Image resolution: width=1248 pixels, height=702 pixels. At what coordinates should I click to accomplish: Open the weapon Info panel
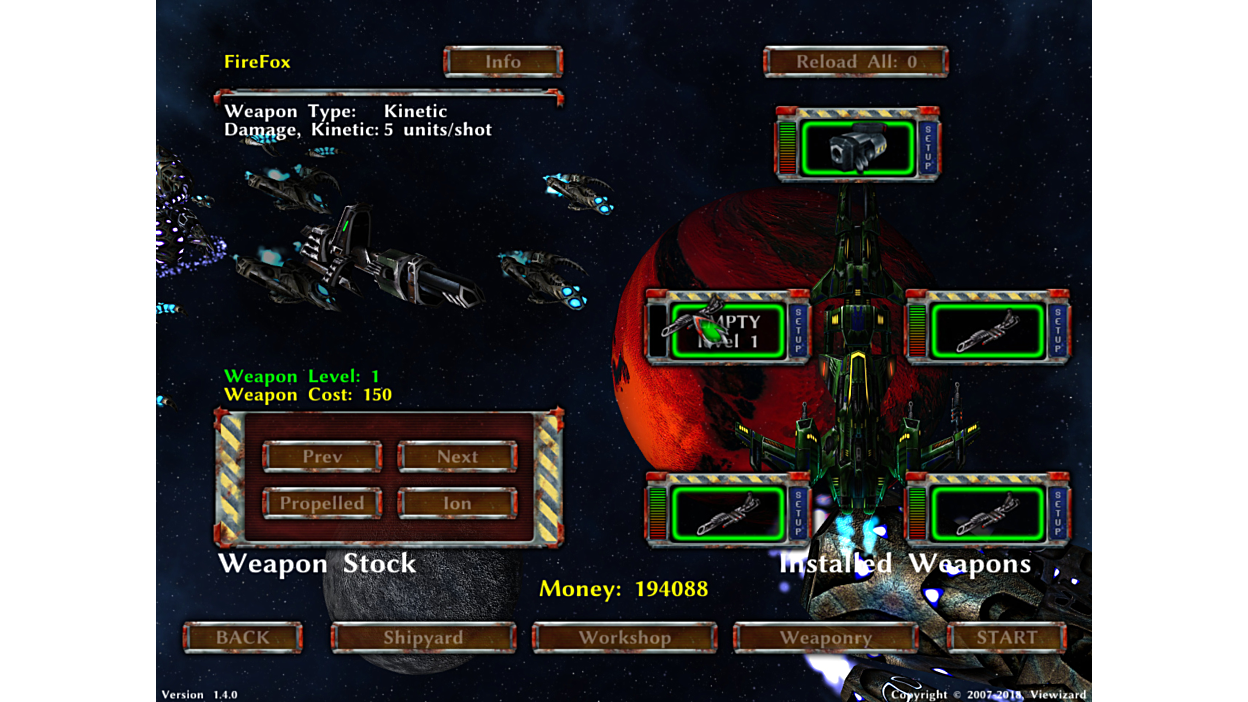[x=503, y=62]
